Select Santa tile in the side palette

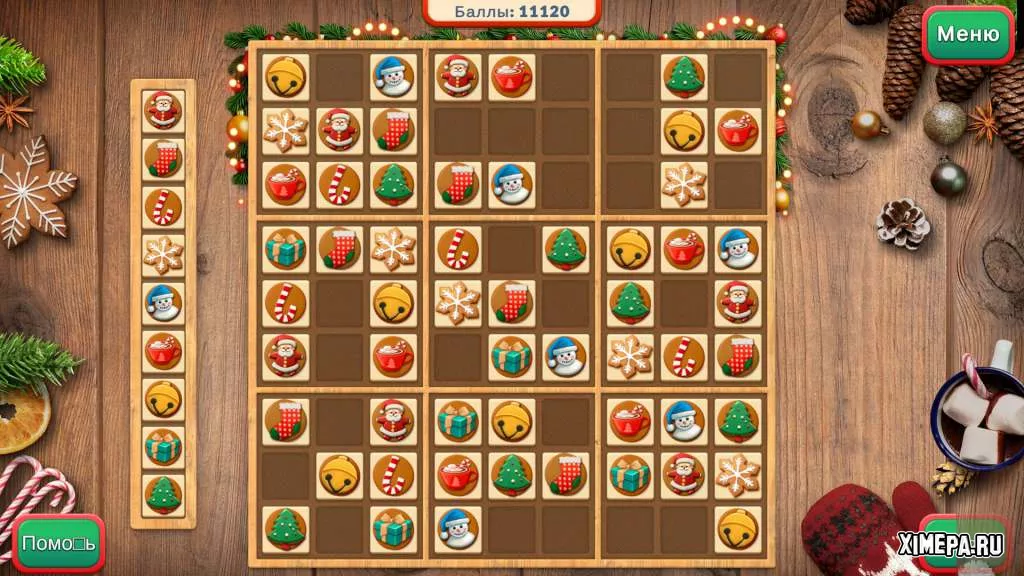coord(163,110)
